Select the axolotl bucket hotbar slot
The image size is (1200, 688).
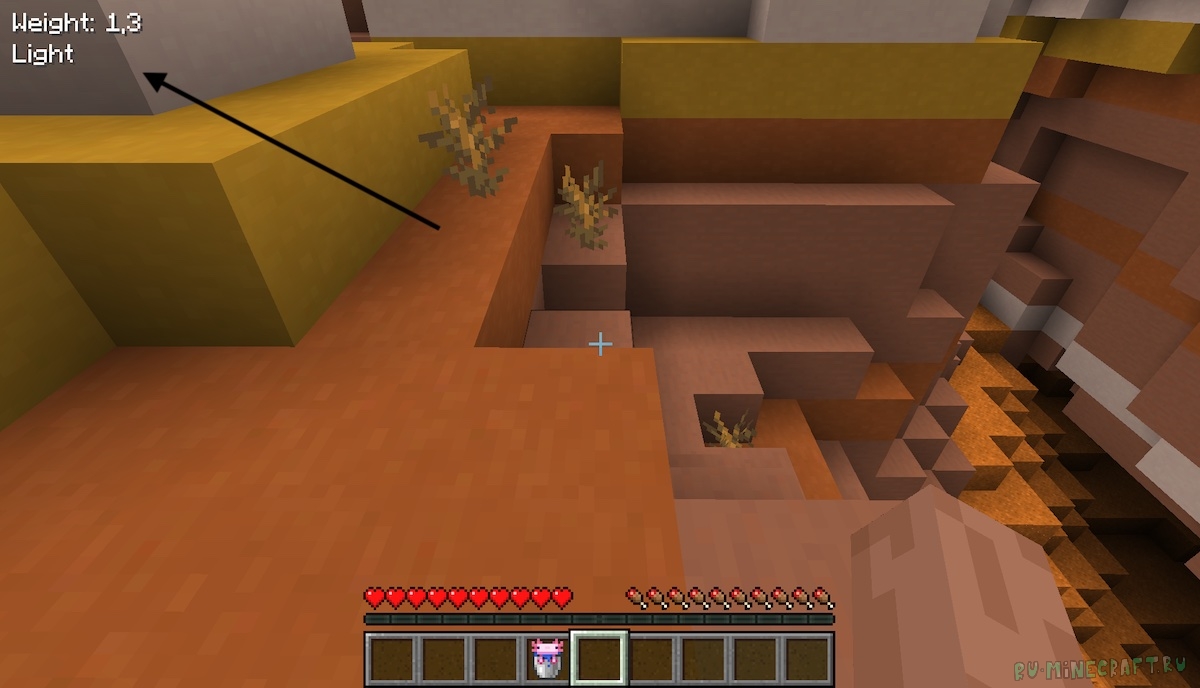tap(546, 659)
